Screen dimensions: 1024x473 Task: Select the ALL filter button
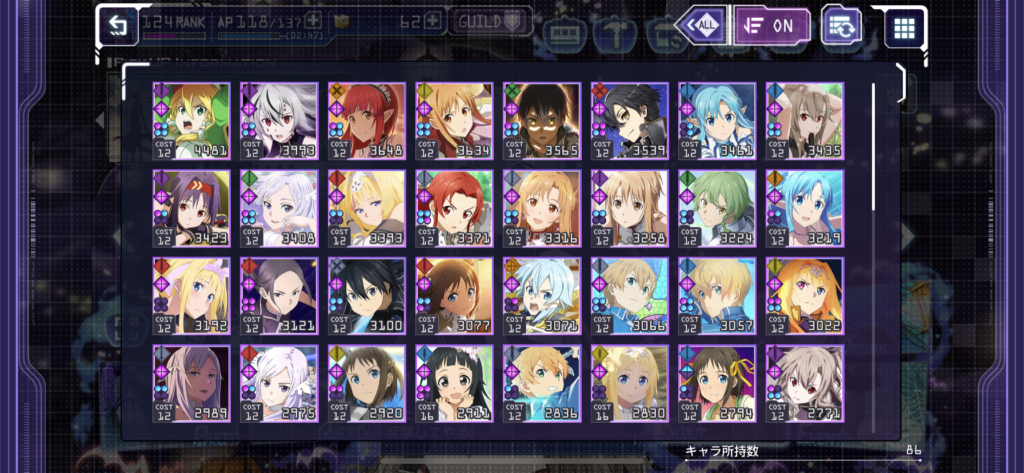click(701, 25)
